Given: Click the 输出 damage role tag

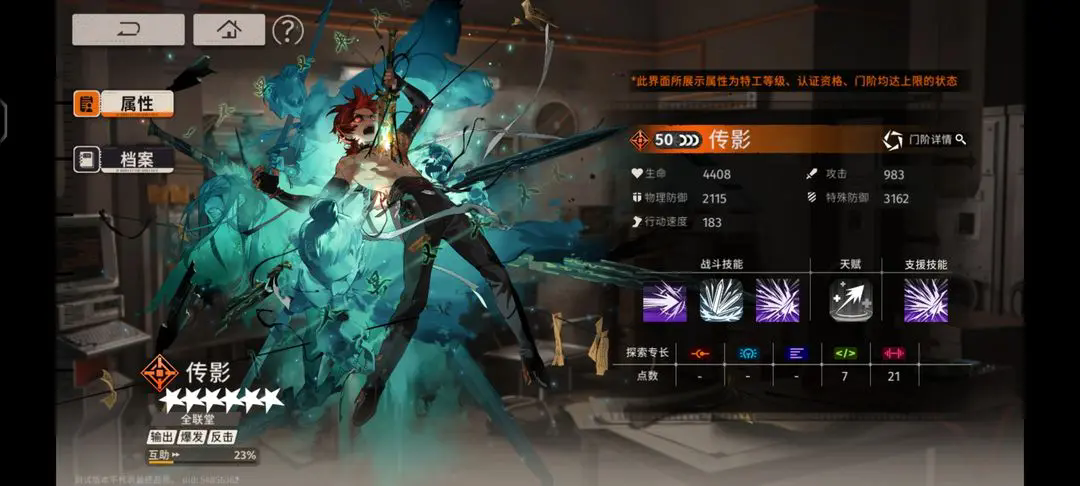Looking at the screenshot, I should (162, 437).
